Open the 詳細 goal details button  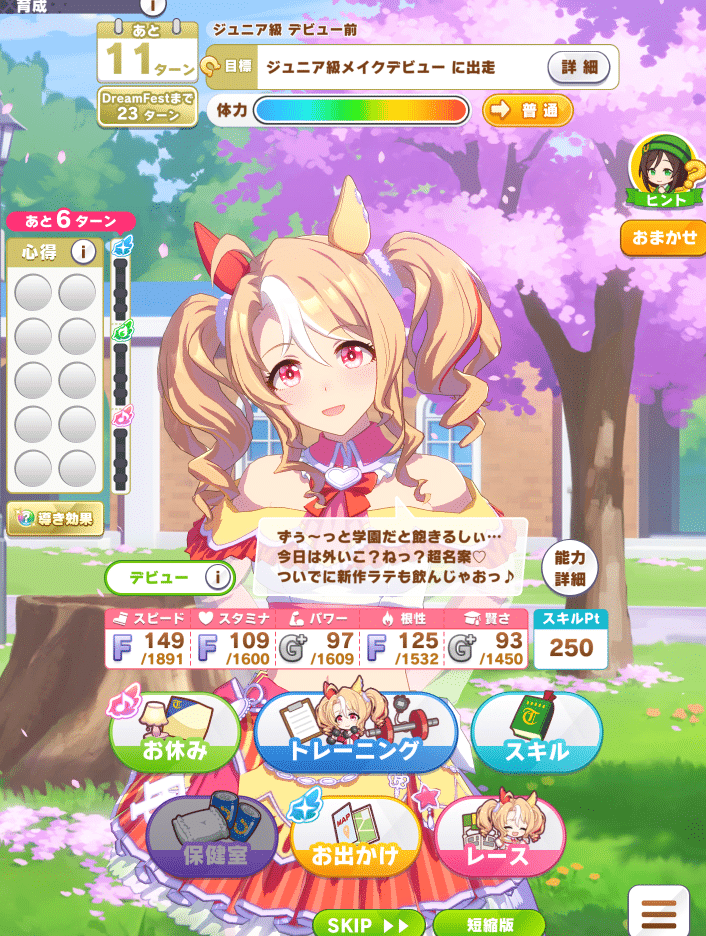click(578, 68)
